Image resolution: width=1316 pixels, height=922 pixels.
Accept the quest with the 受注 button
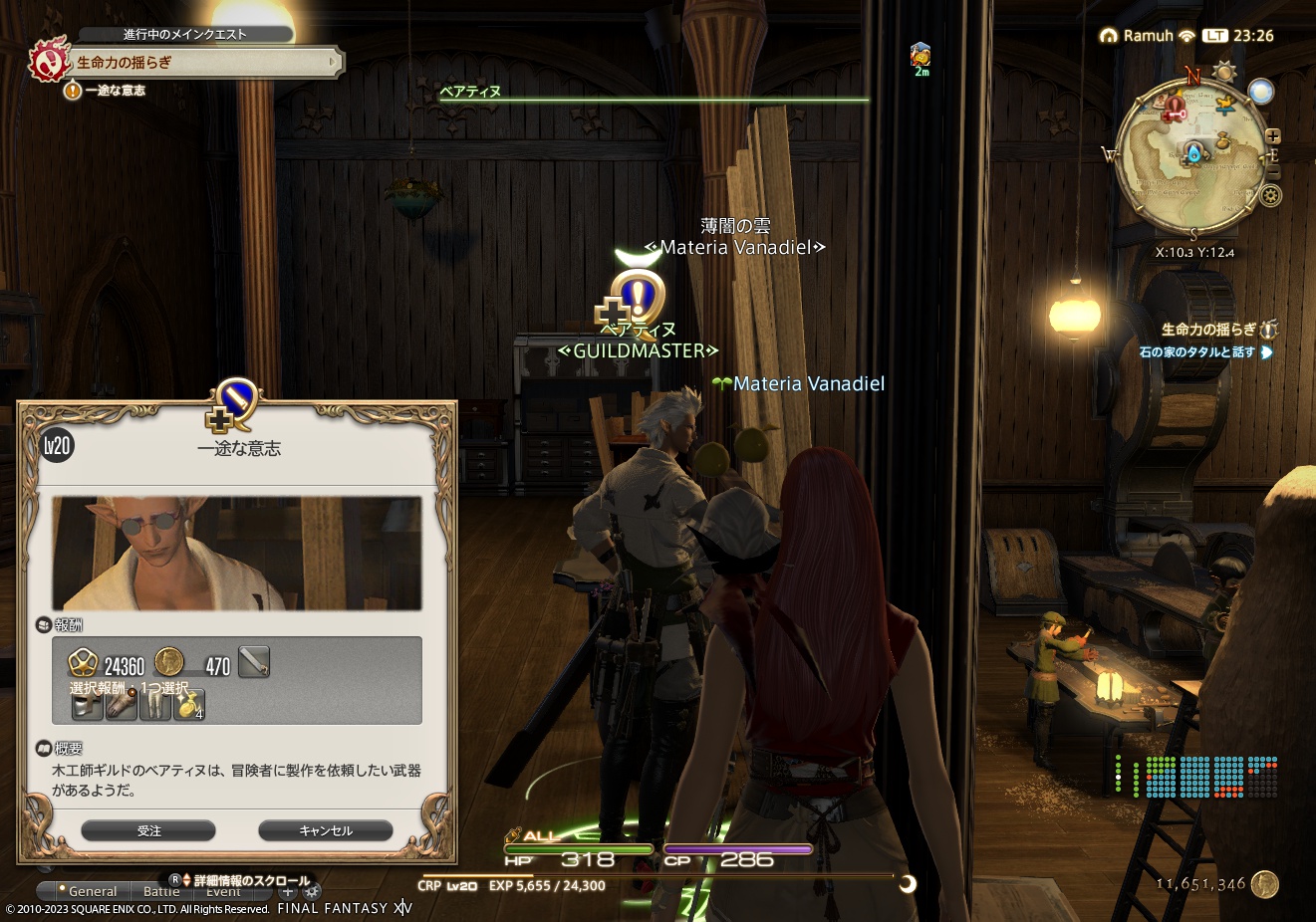pos(148,830)
